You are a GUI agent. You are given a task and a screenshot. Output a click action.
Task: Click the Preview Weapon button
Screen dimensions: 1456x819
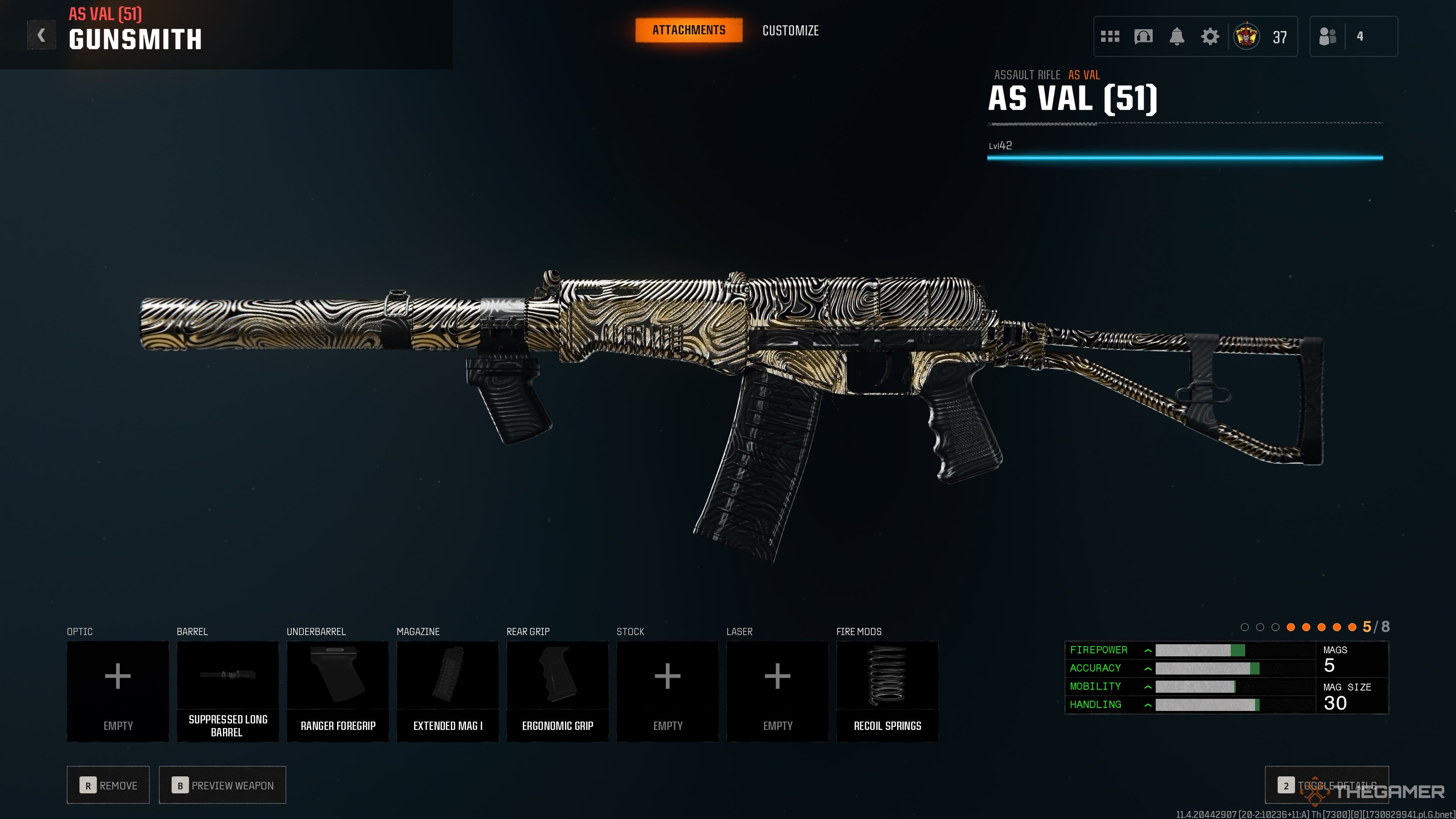(222, 785)
